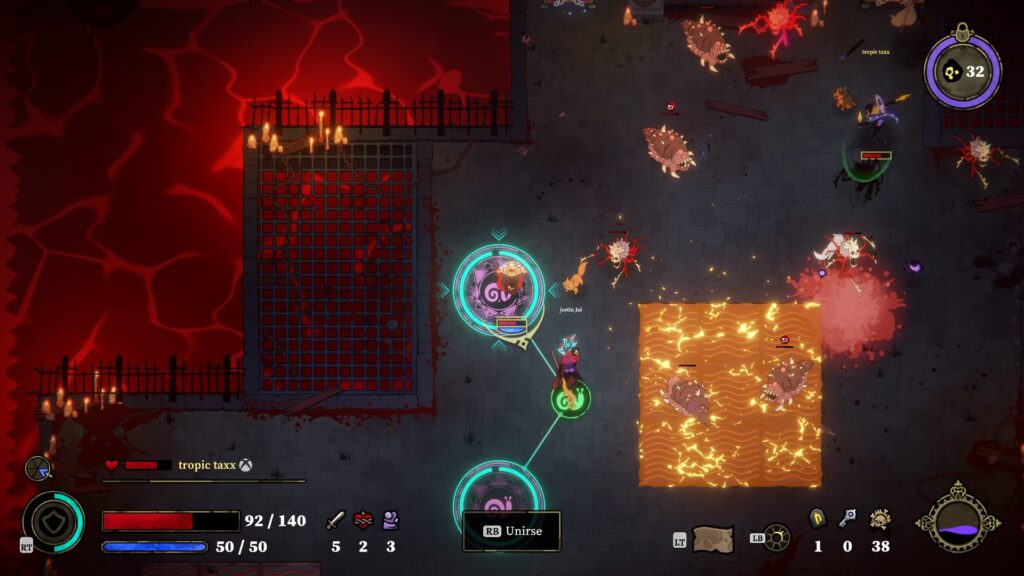Select the skull currency icon
This screenshot has width=1024, height=576.
[880, 518]
